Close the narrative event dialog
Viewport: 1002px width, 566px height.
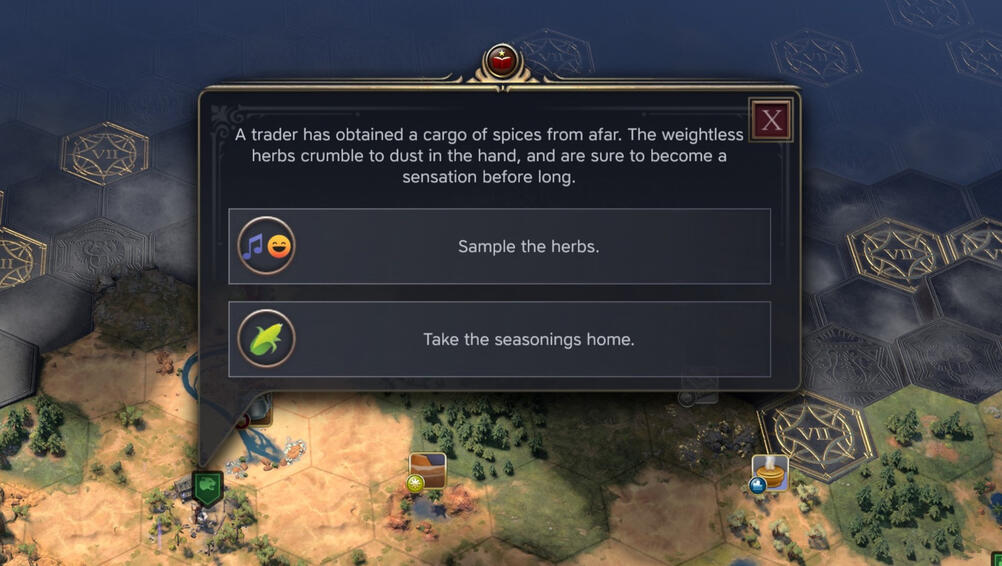[771, 121]
